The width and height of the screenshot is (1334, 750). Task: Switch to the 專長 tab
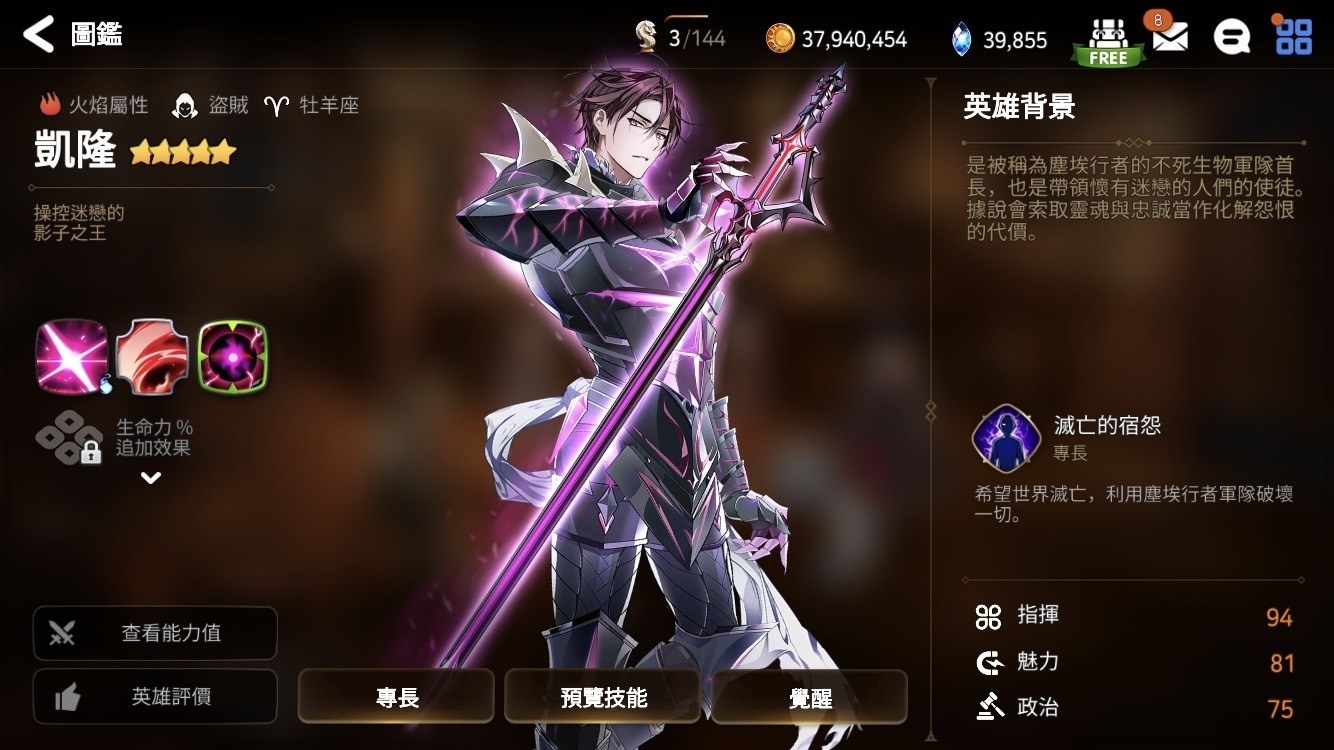[x=396, y=697]
